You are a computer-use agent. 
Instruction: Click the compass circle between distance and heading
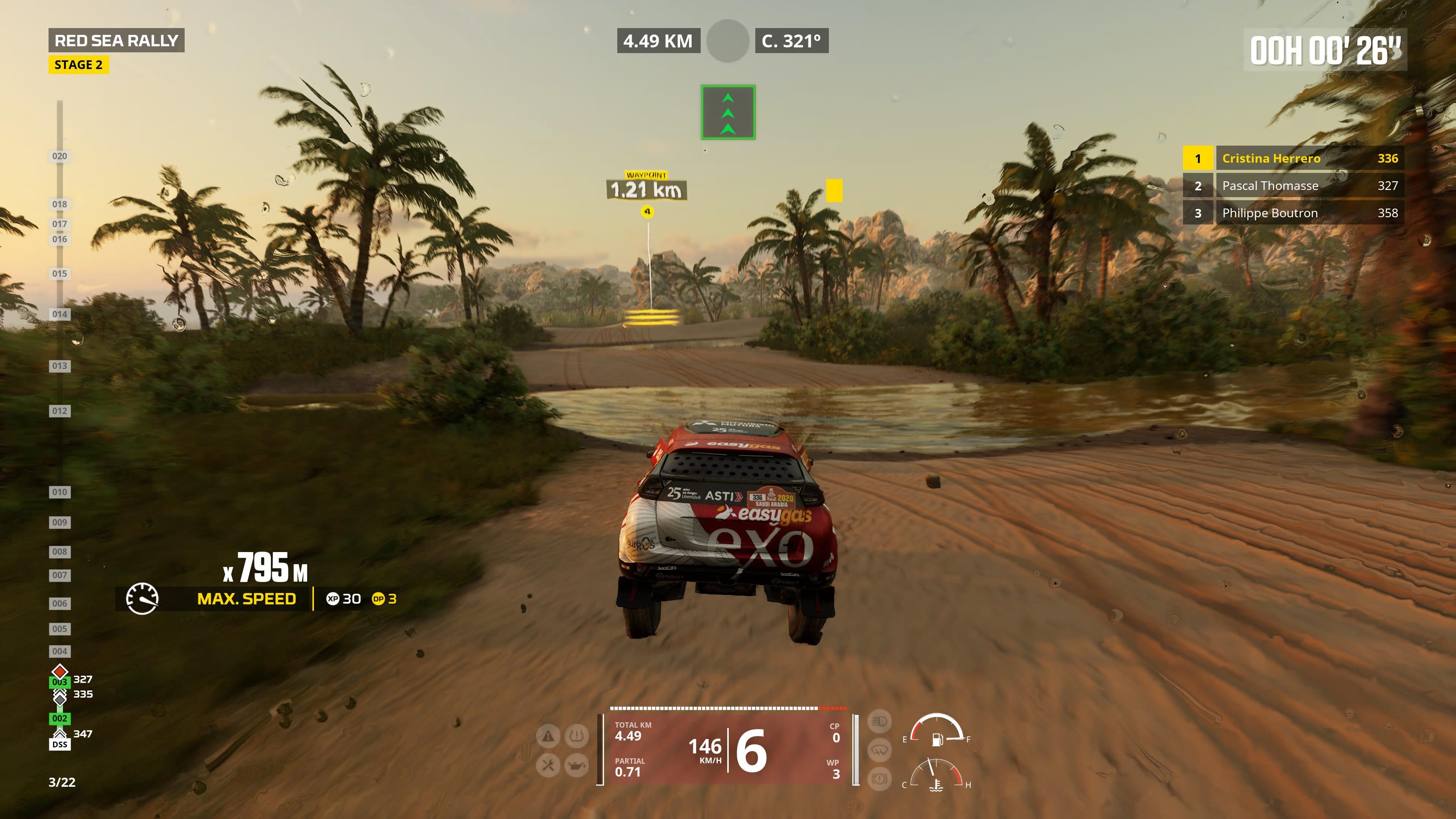(728, 41)
